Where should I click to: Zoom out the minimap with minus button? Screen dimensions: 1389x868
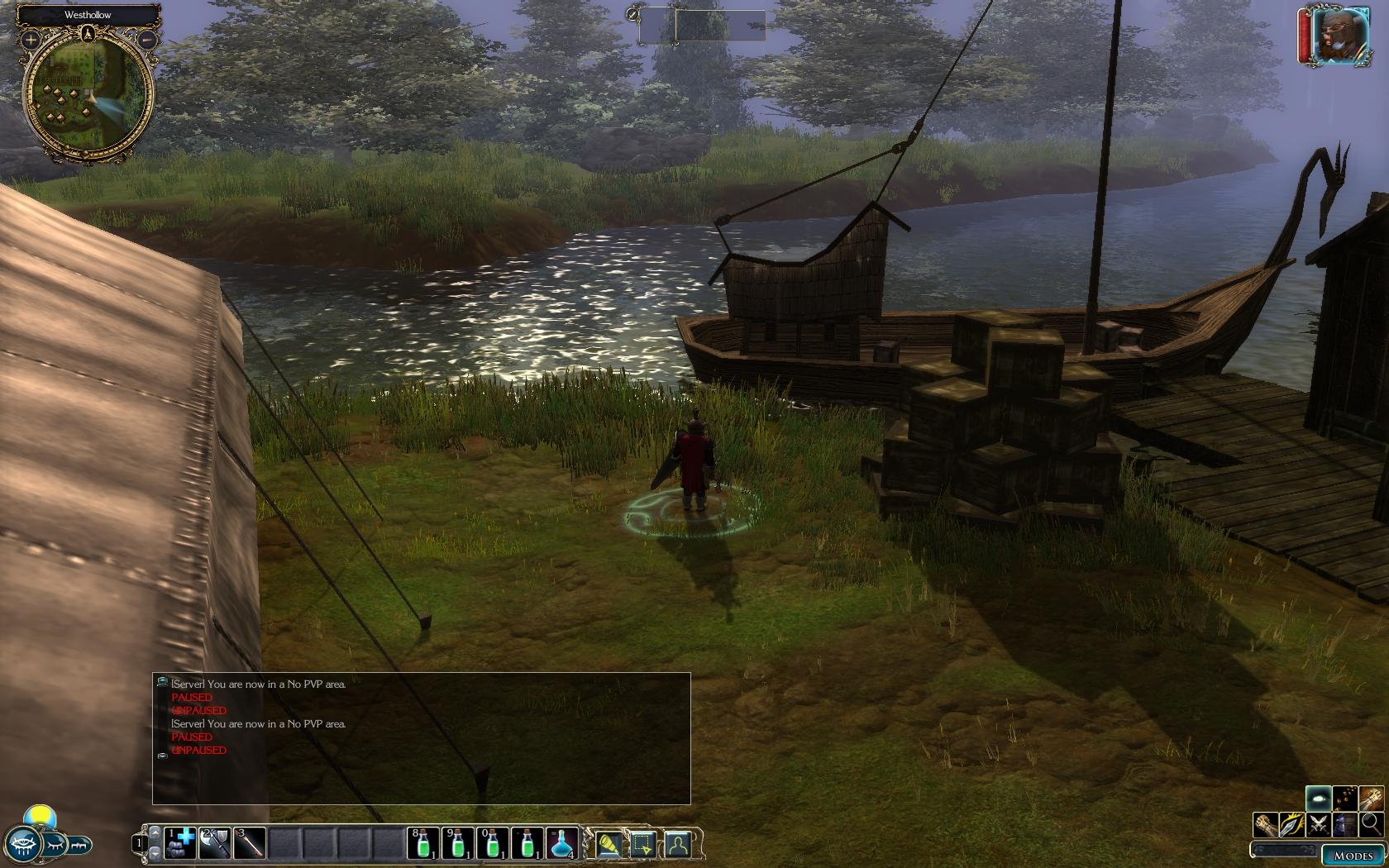point(146,39)
